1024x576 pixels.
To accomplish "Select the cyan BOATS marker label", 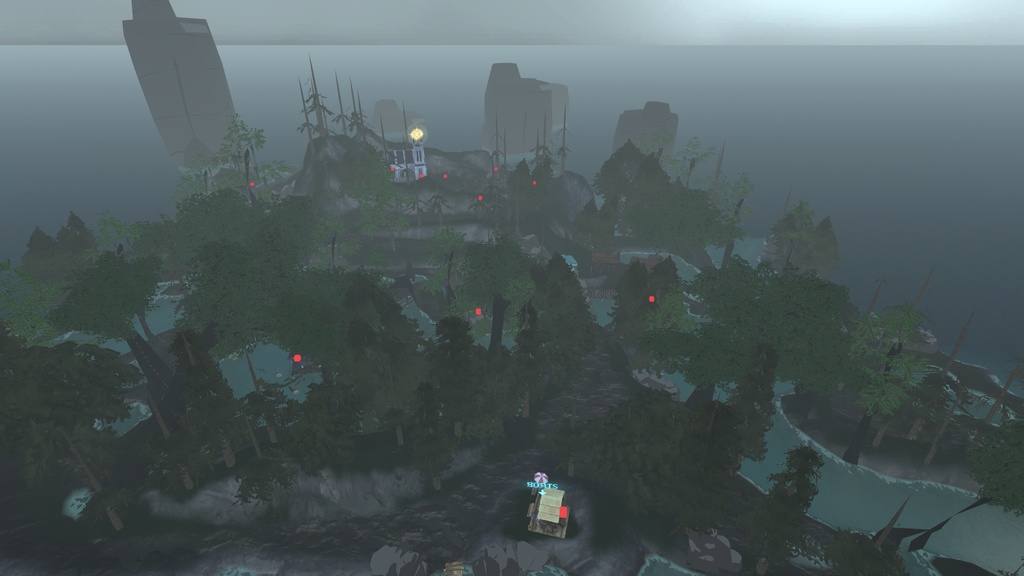I will pyautogui.click(x=540, y=485).
